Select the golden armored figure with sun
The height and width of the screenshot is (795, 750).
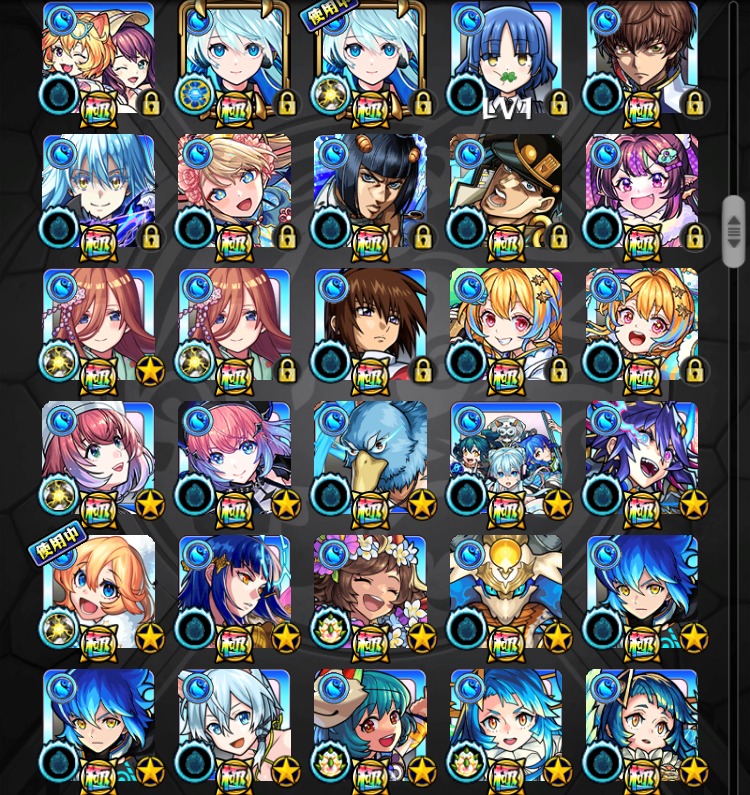[x=506, y=592]
